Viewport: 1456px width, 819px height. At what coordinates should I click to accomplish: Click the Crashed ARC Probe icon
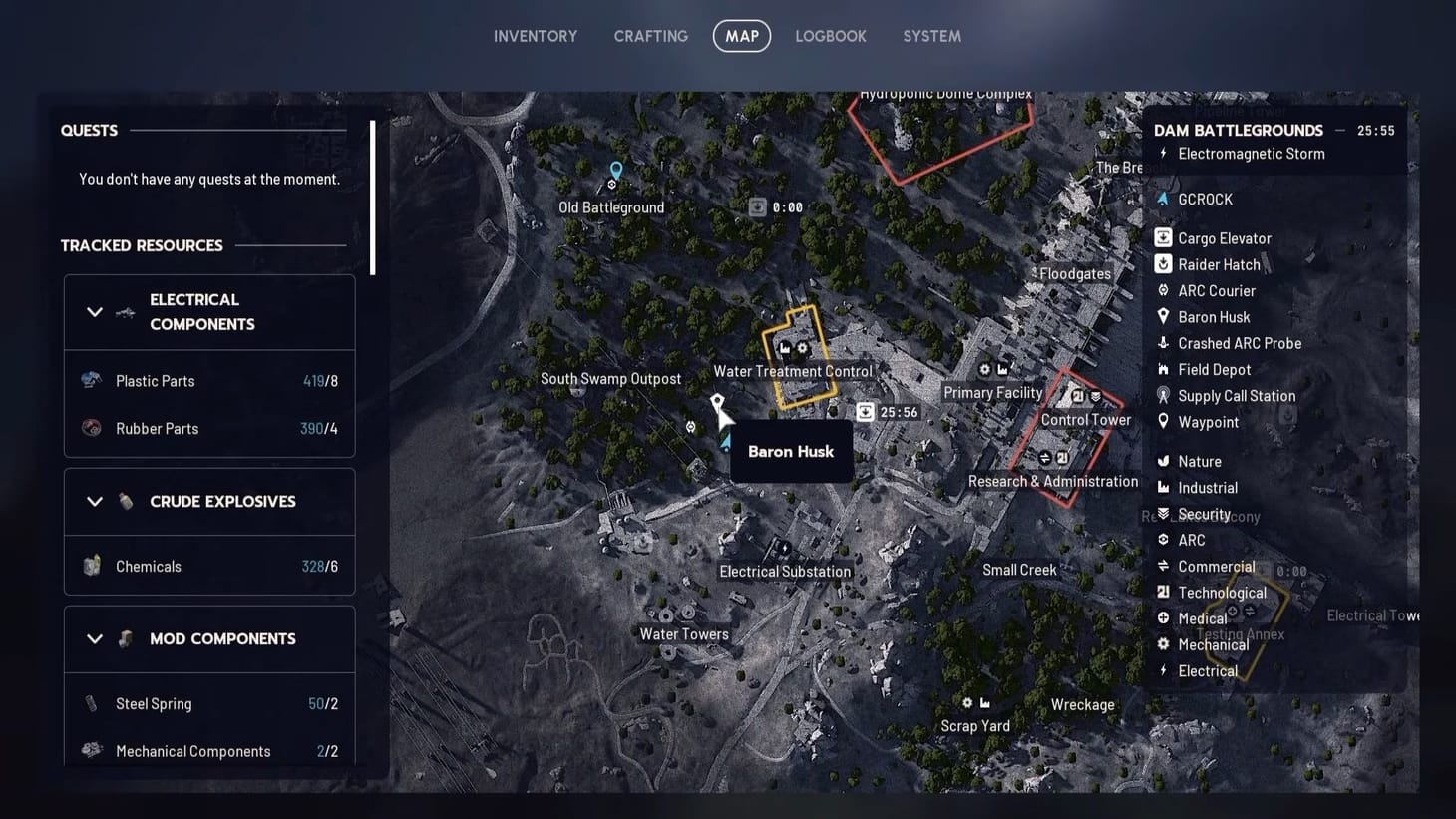[x=1163, y=342]
